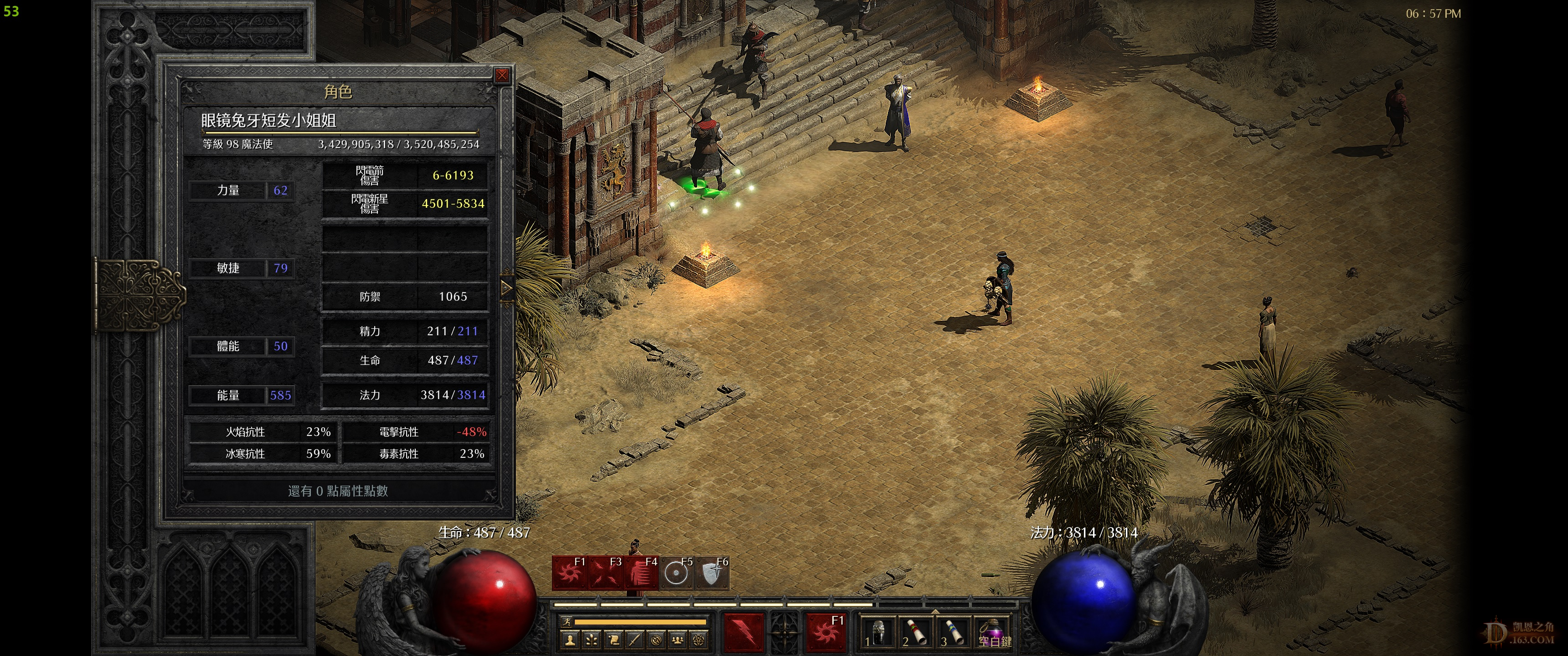Open the quest log scroll button
Screen dimensions: 1568x656
613,640
